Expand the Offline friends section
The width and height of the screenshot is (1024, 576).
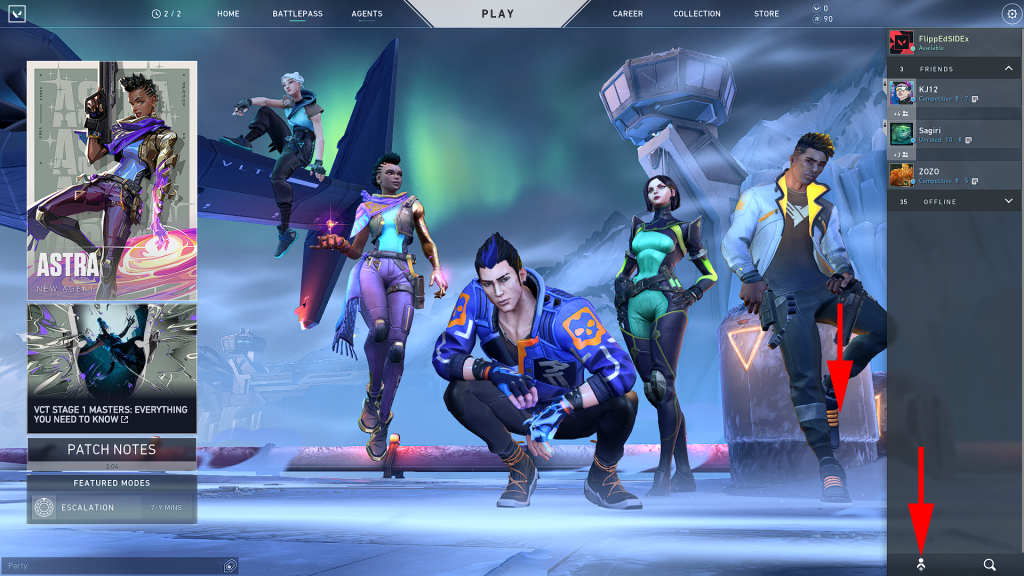[x=1007, y=202]
